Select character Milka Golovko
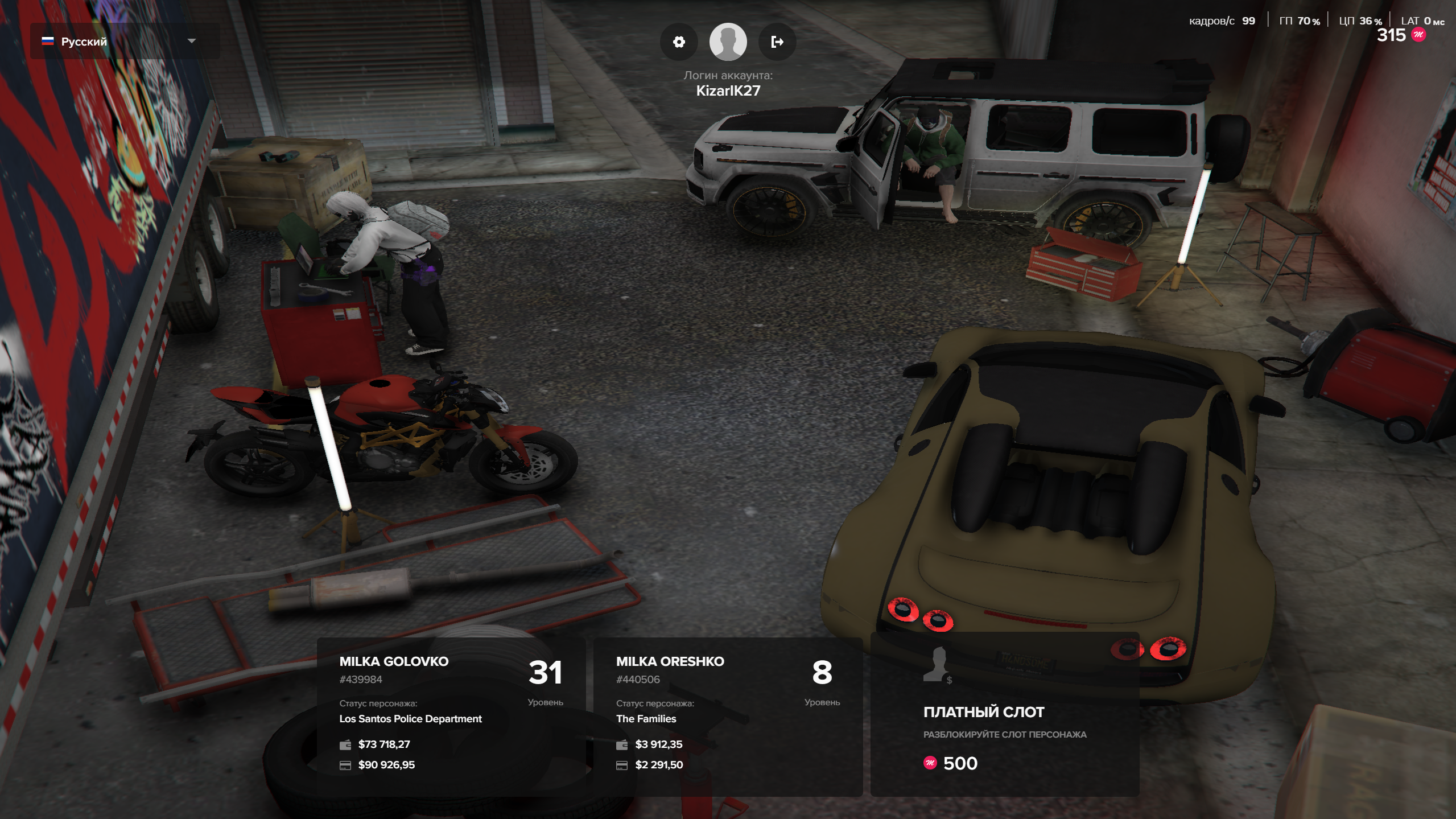 pos(451,715)
